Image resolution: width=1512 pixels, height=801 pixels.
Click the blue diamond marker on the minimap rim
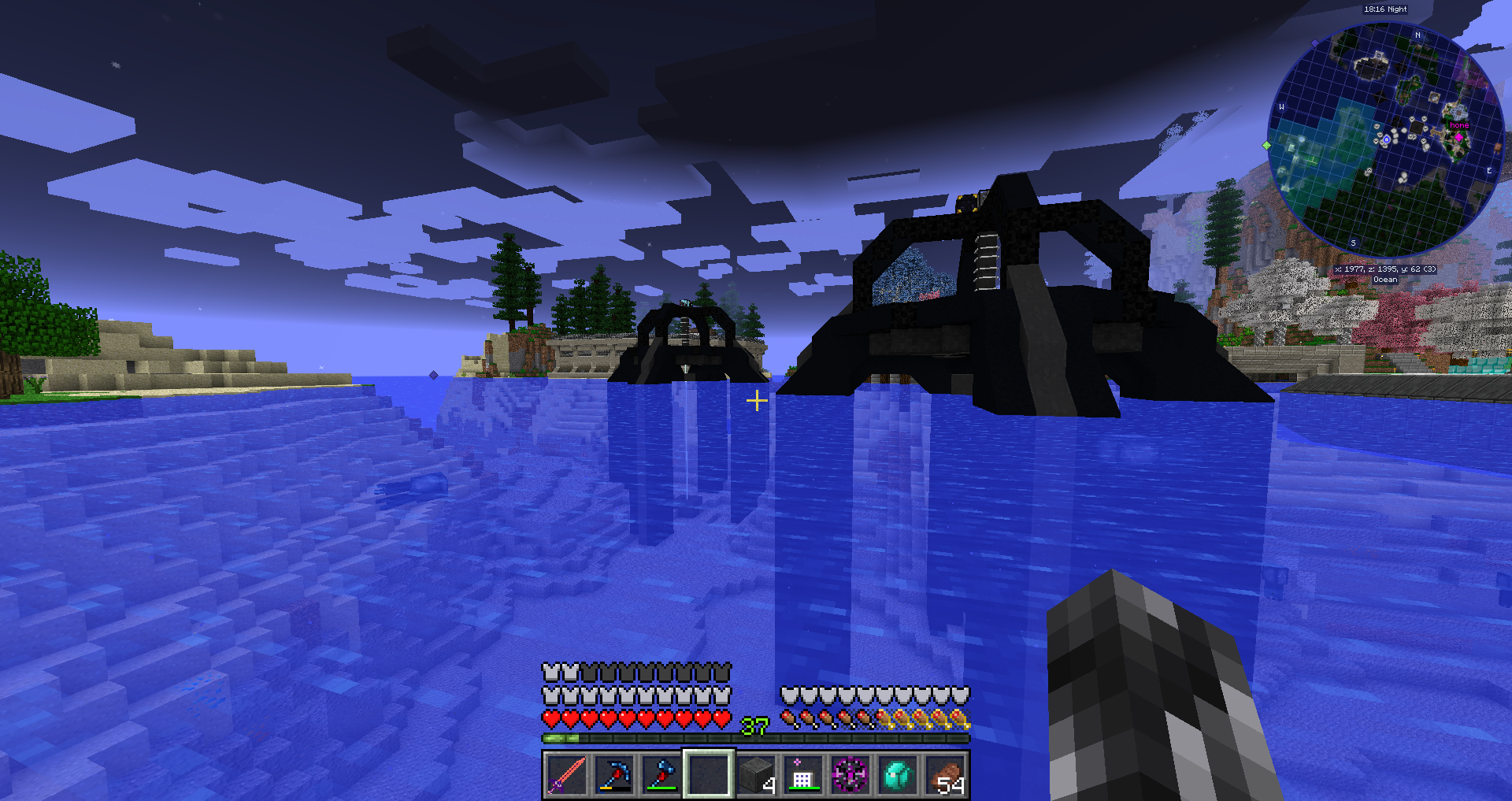coord(1314,43)
